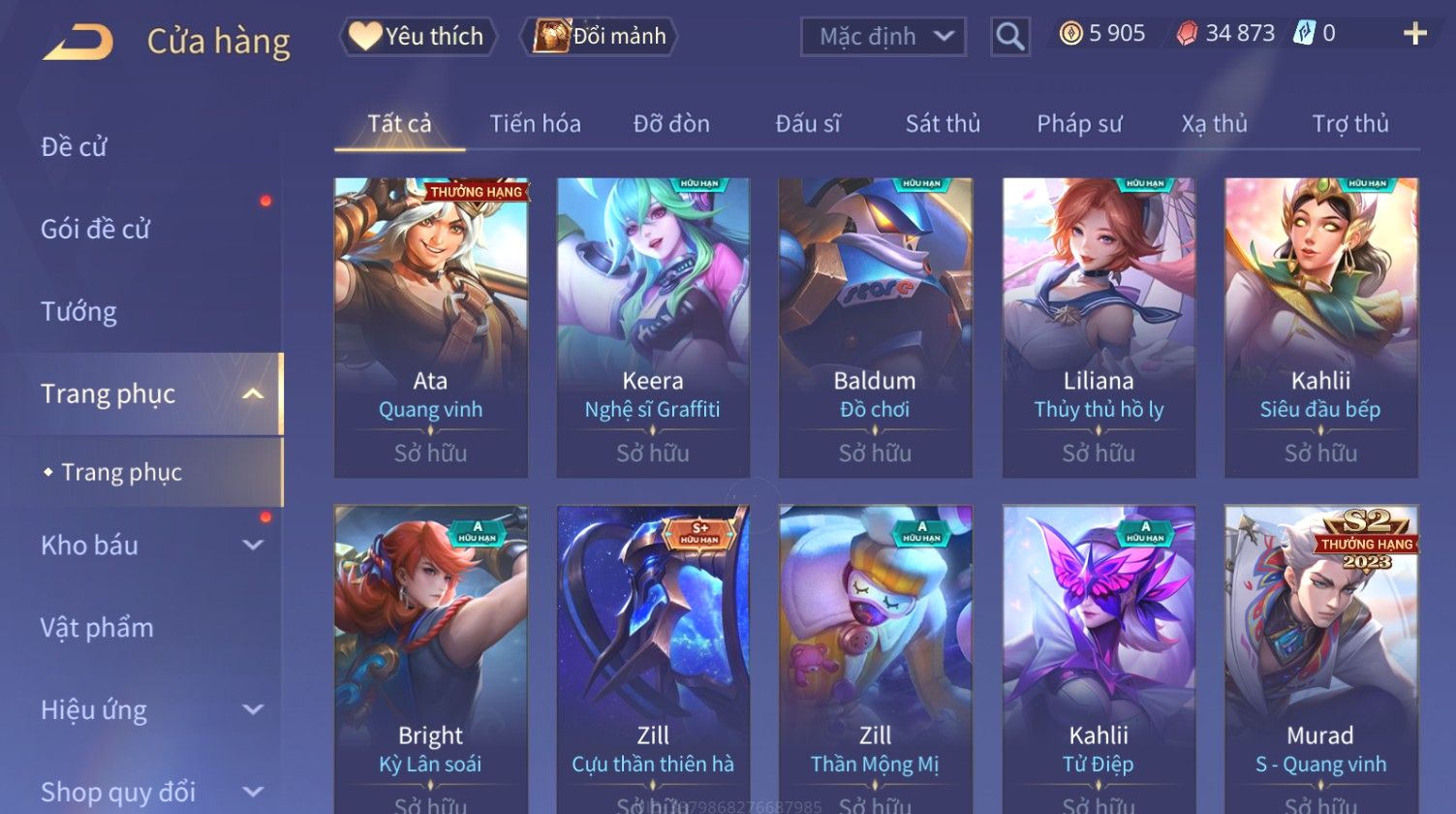Filter skins by the Sát thủ tab
This screenshot has height=814, width=1456.
click(943, 124)
